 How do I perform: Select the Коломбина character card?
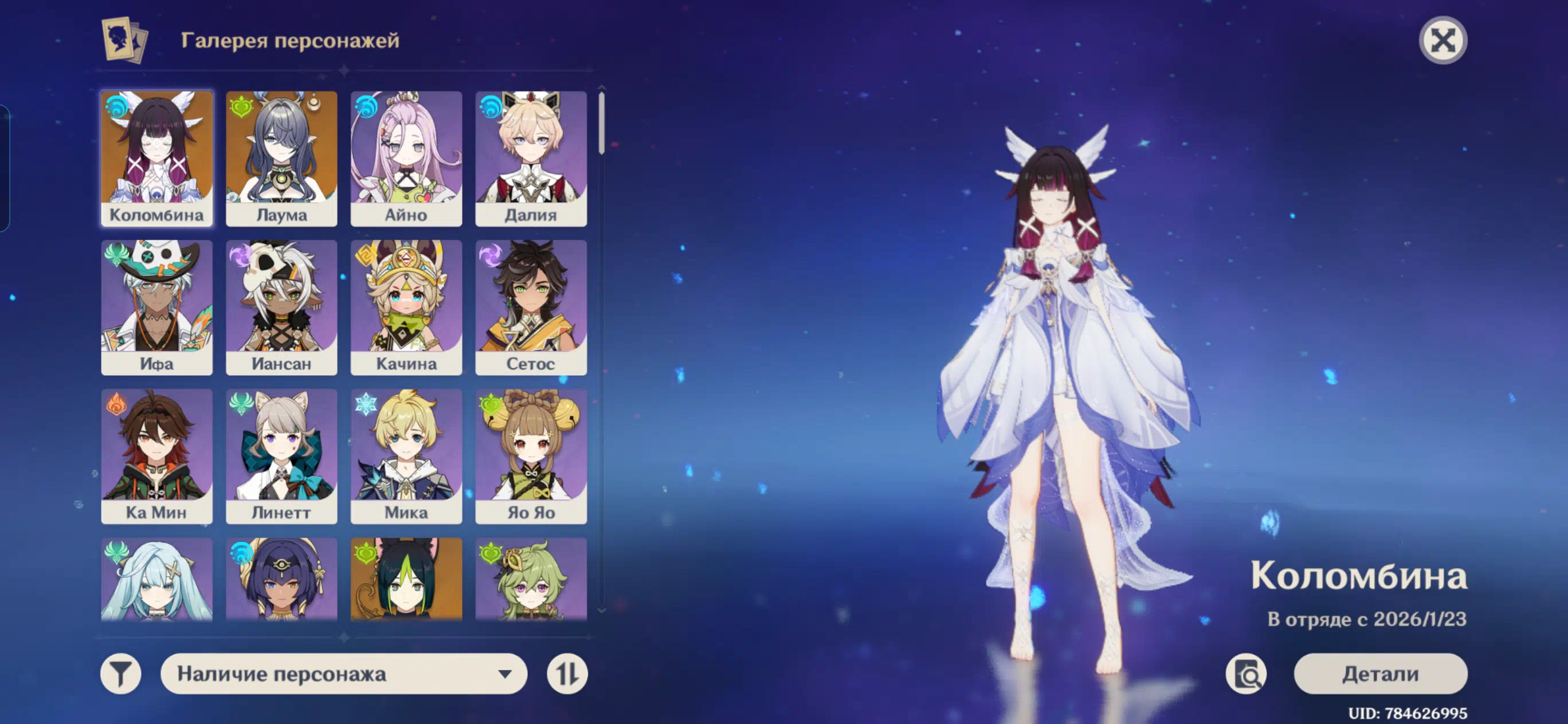pyautogui.click(x=157, y=158)
